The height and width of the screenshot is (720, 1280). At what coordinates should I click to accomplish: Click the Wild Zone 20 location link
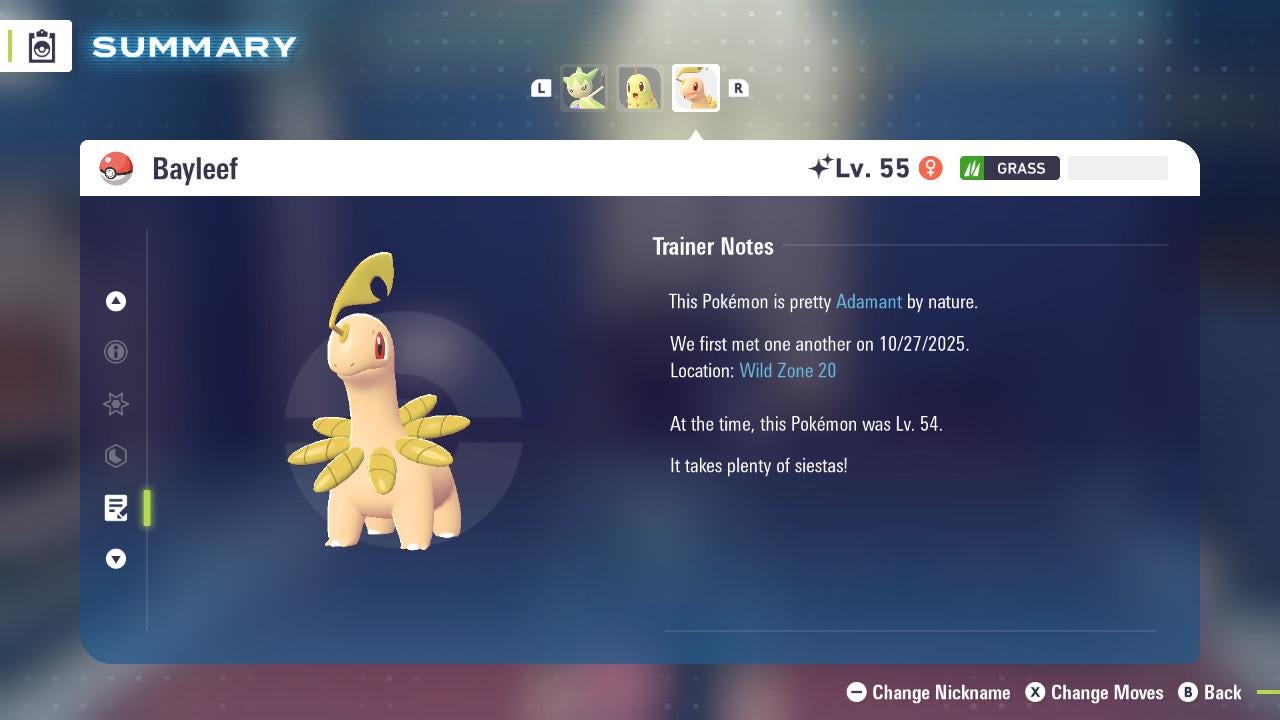pyautogui.click(x=788, y=370)
